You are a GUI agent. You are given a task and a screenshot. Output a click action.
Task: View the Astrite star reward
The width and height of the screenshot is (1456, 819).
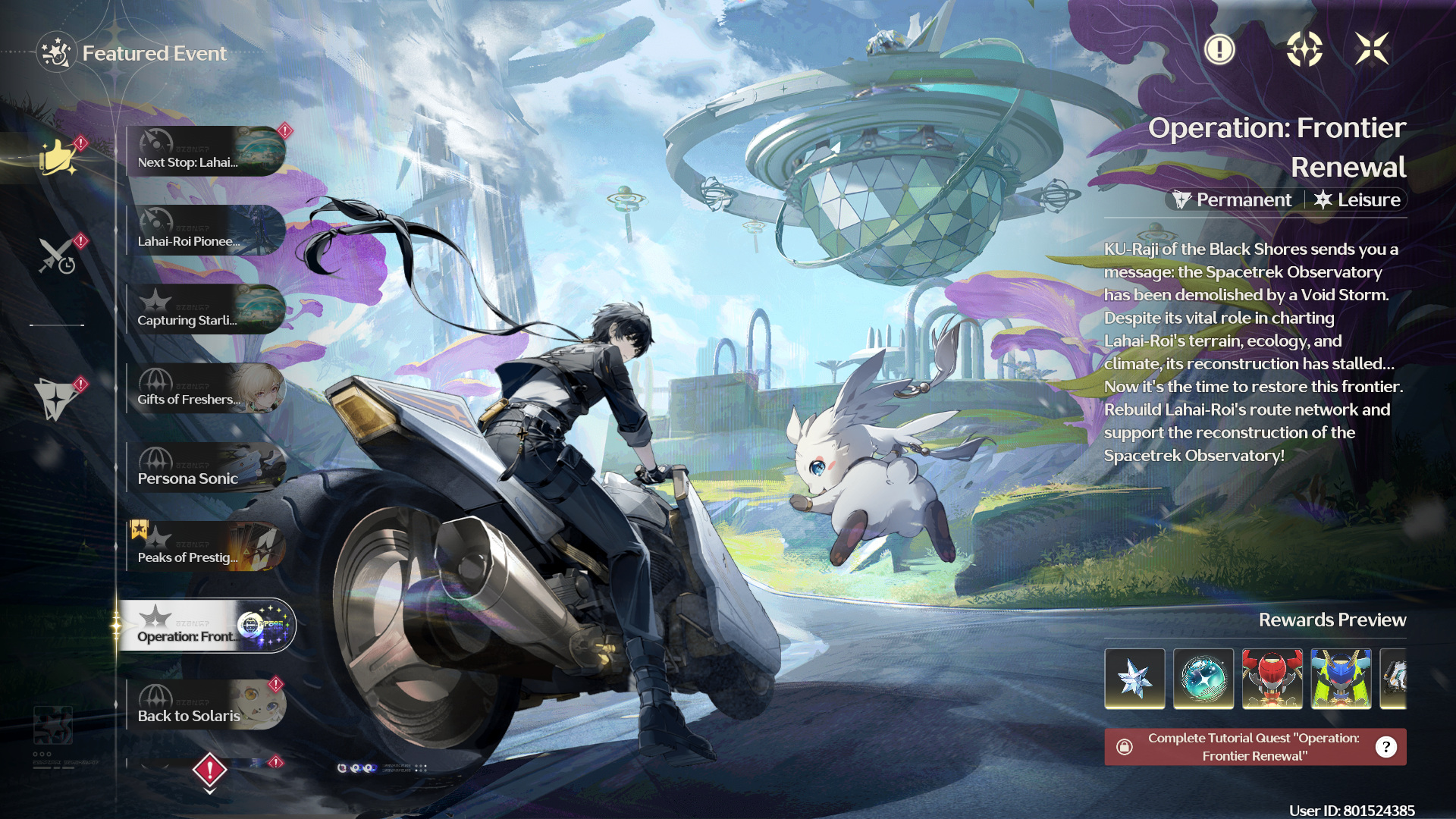1134,679
